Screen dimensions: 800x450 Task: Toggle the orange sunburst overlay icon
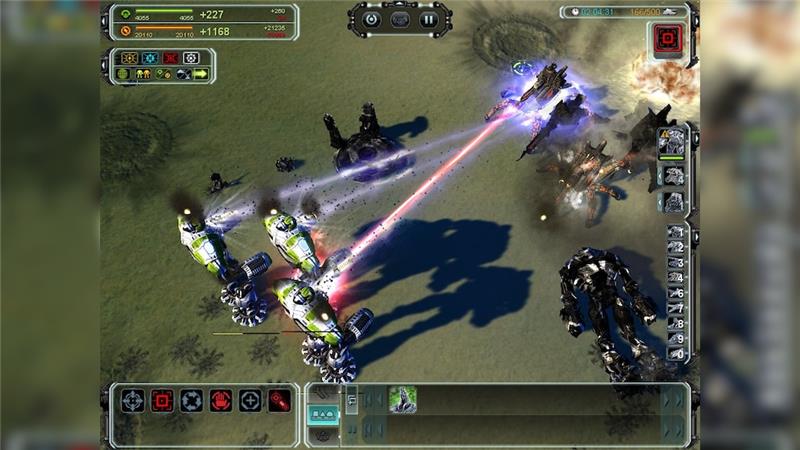pos(129,58)
